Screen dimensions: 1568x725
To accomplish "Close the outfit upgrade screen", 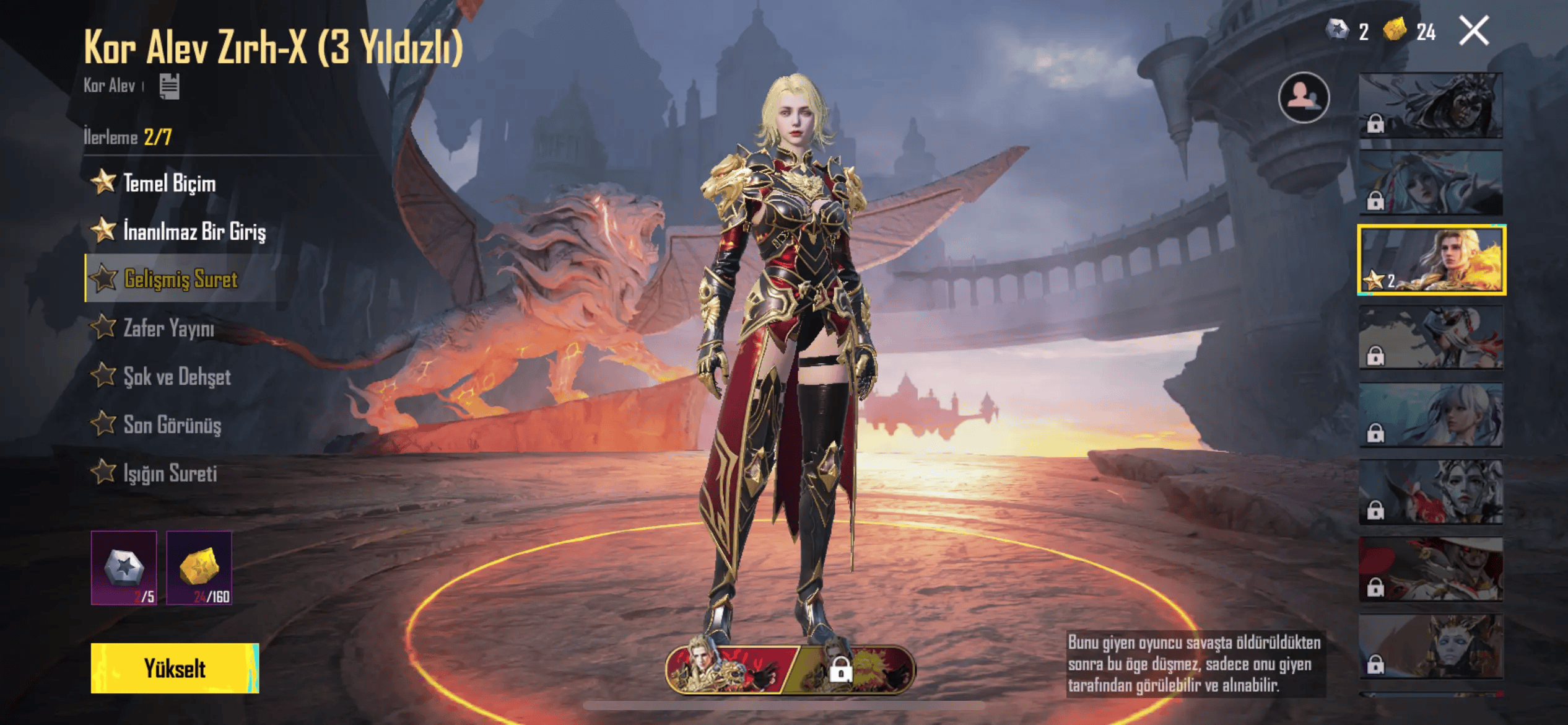I will [x=1473, y=31].
